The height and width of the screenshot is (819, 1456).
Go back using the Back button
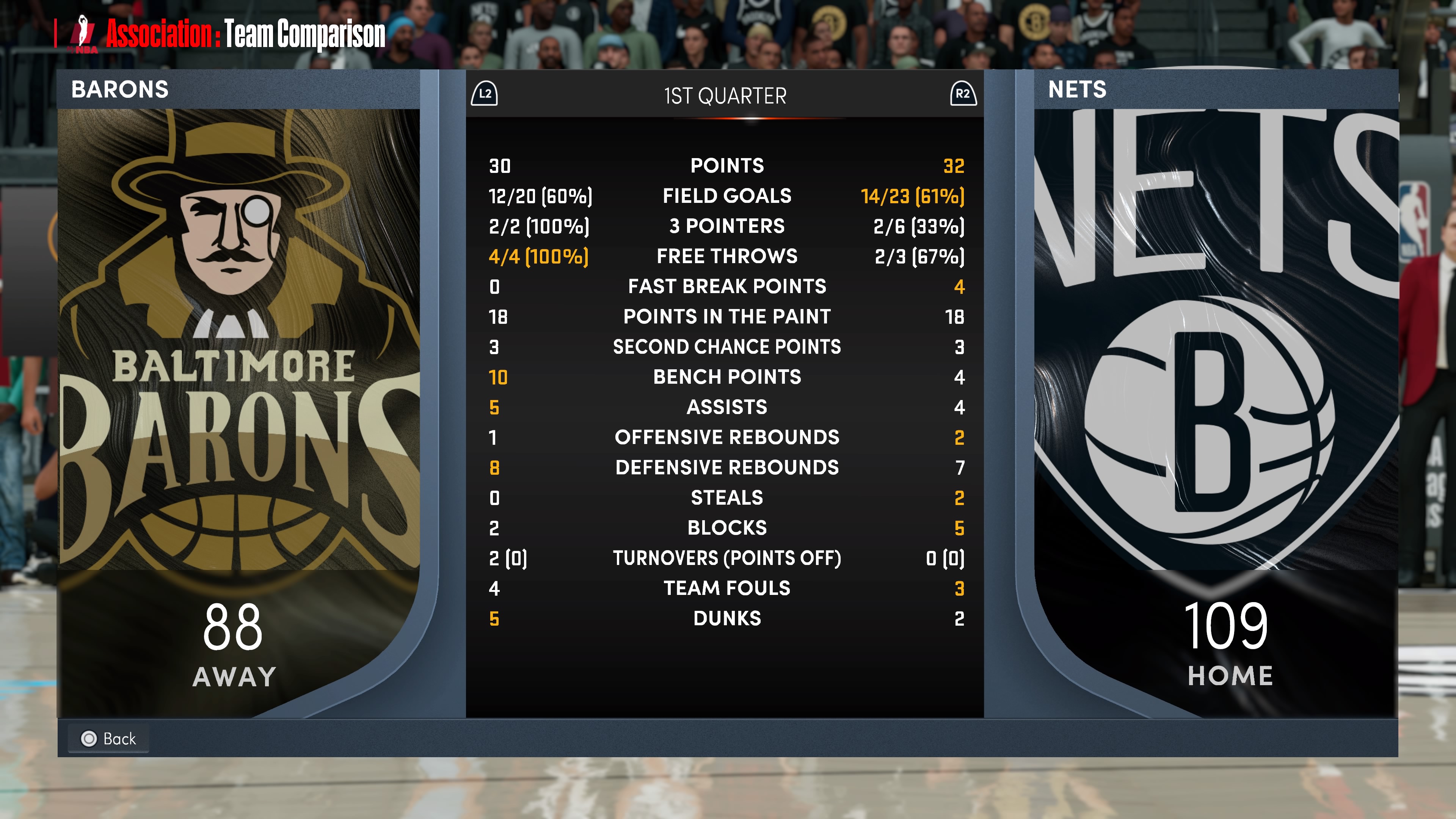point(108,738)
